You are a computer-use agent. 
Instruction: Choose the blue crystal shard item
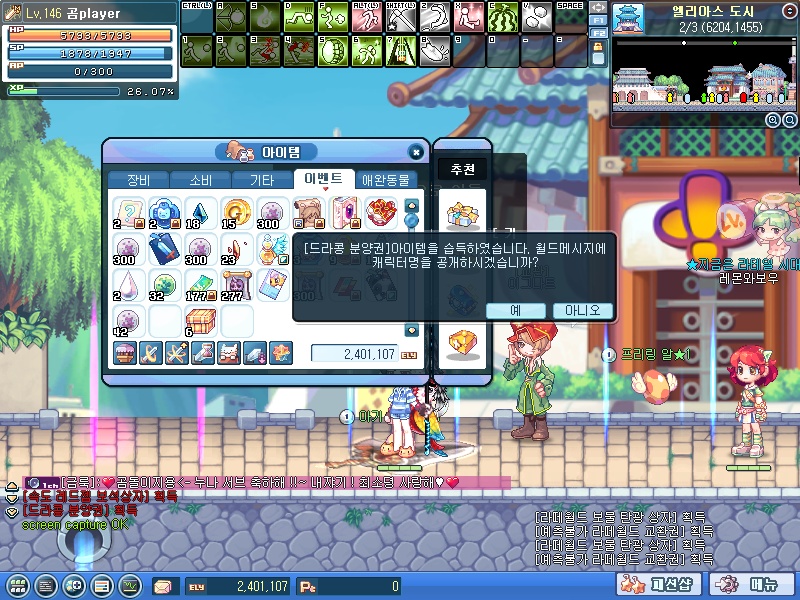click(199, 211)
